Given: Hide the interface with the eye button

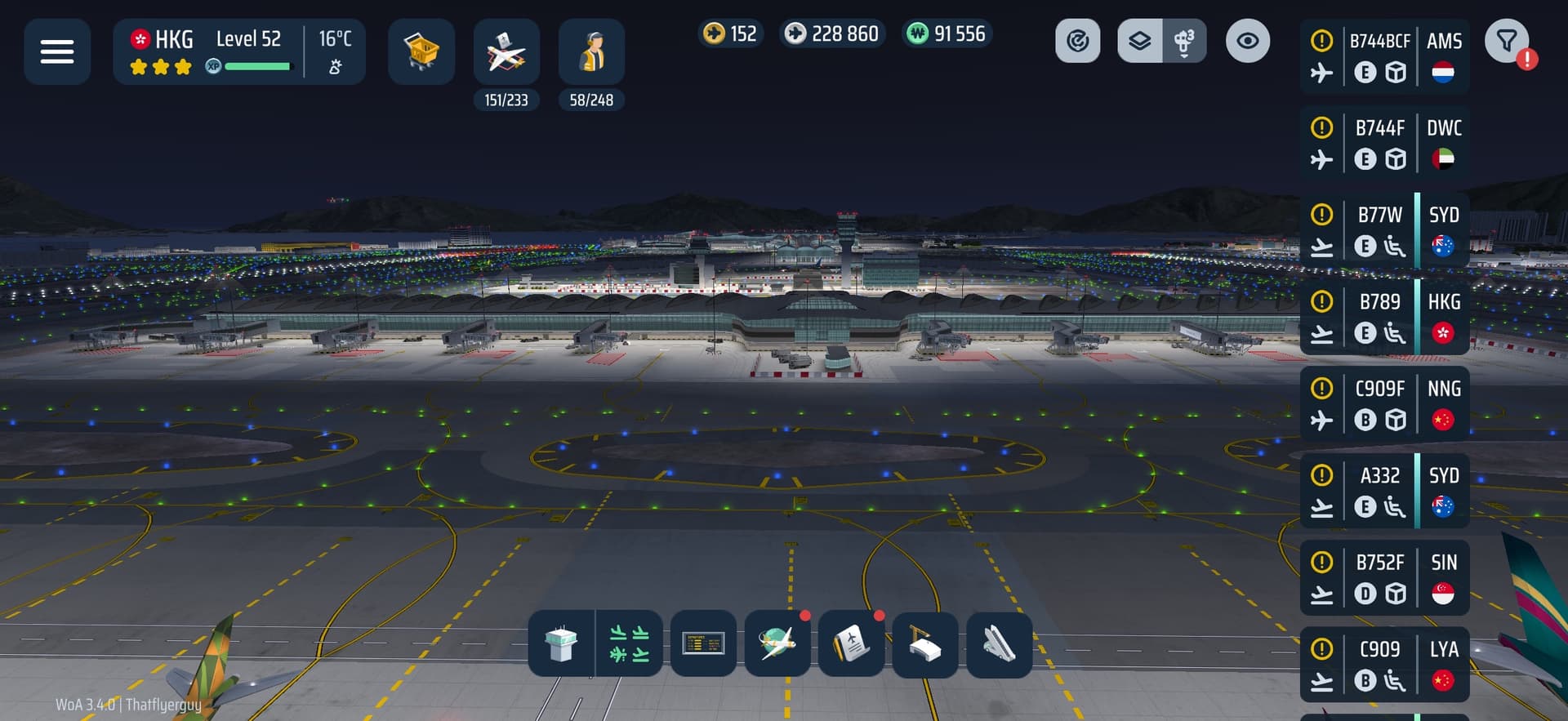Looking at the screenshot, I should (1247, 41).
